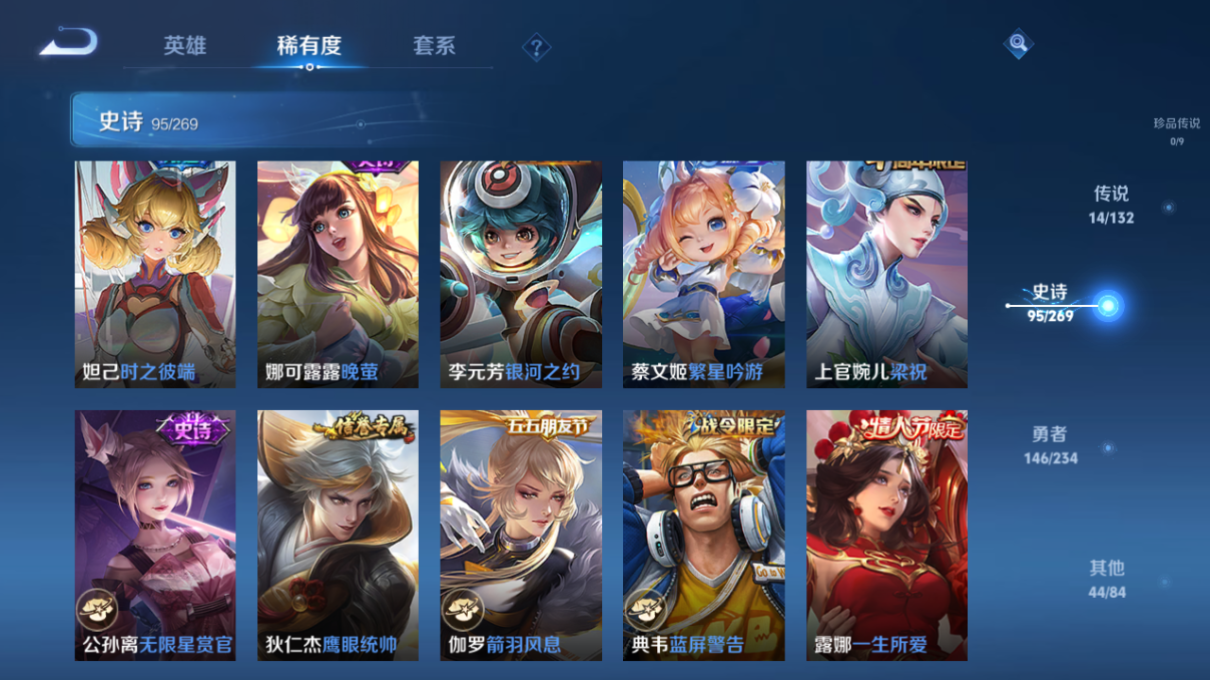Choose the 典韦 蓝屏警告 skin card

[704, 535]
